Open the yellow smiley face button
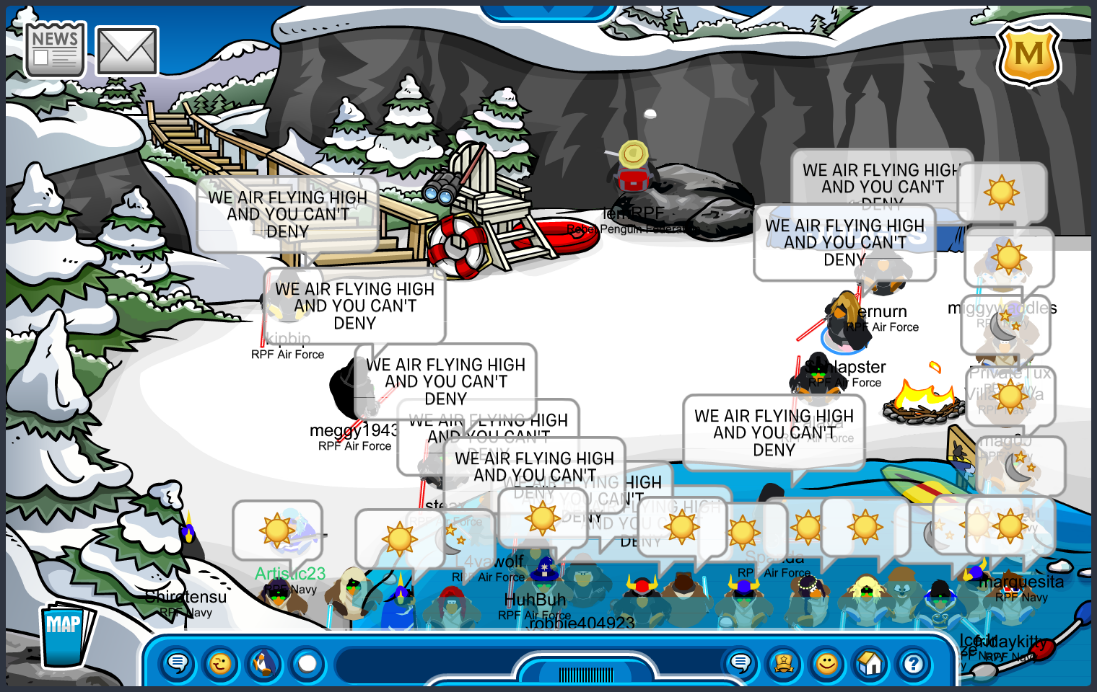The height and width of the screenshot is (692, 1097). (x=826, y=662)
